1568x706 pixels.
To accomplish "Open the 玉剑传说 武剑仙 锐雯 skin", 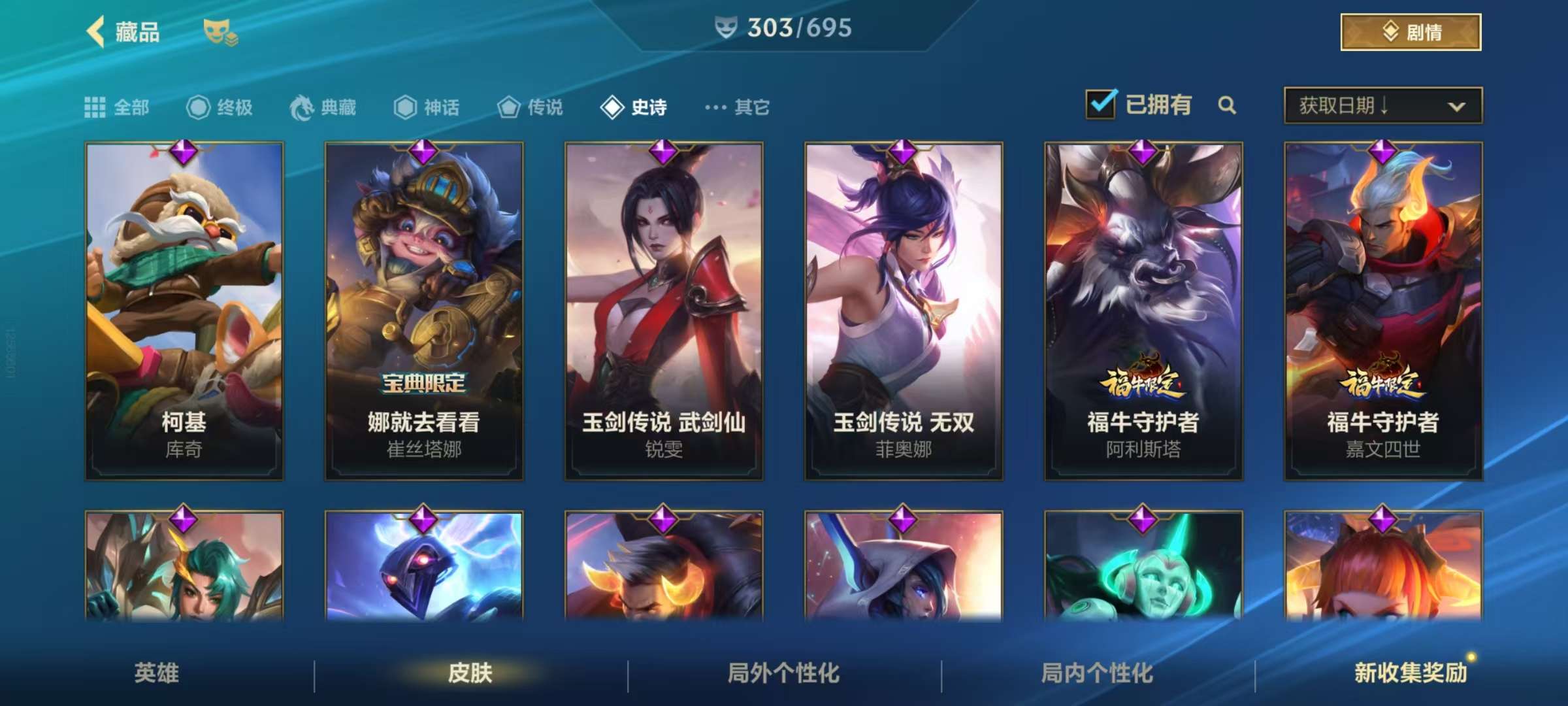I will 664,311.
